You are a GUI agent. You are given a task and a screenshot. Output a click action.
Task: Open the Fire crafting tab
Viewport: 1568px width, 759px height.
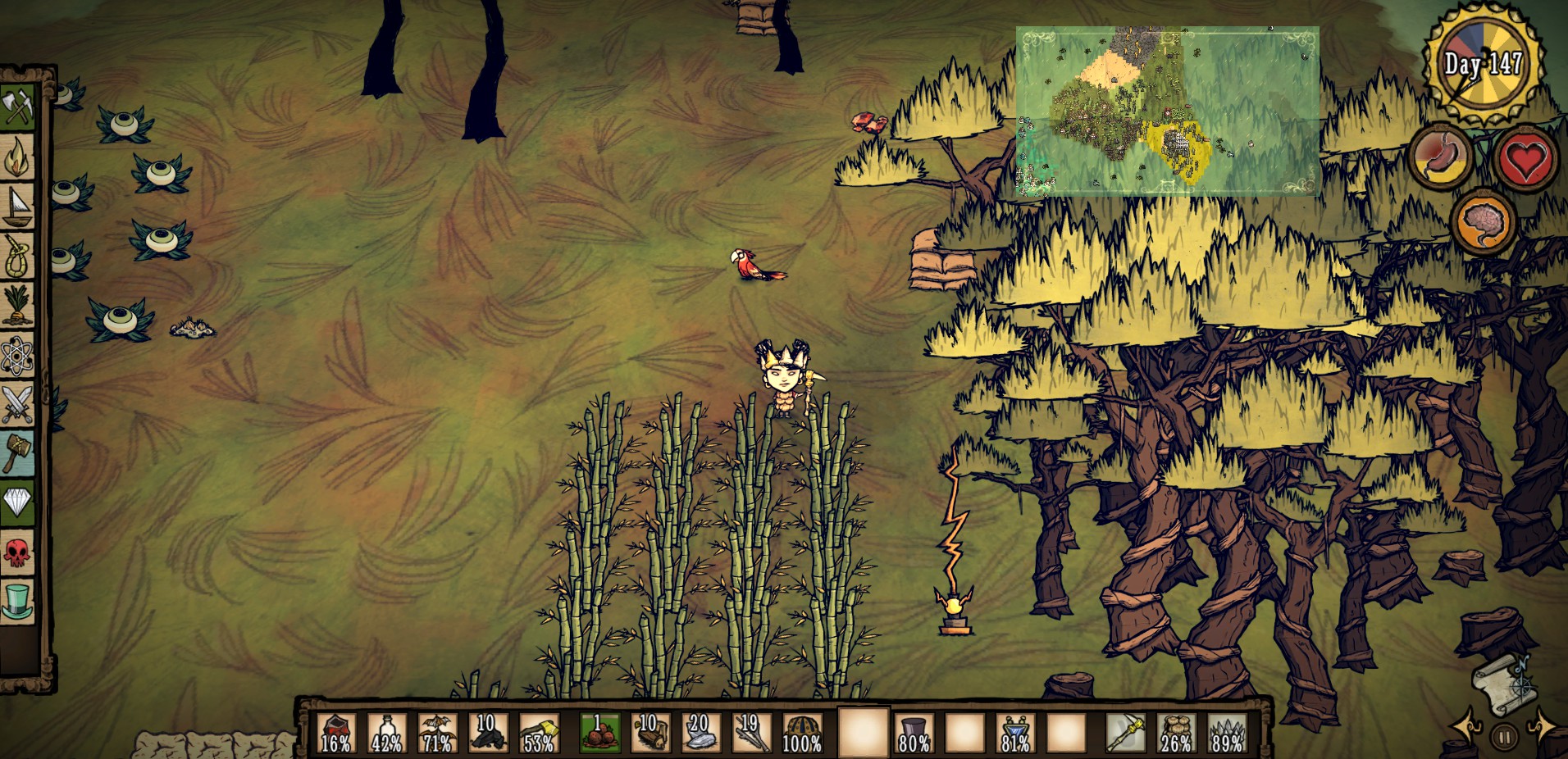pyautogui.click(x=18, y=158)
